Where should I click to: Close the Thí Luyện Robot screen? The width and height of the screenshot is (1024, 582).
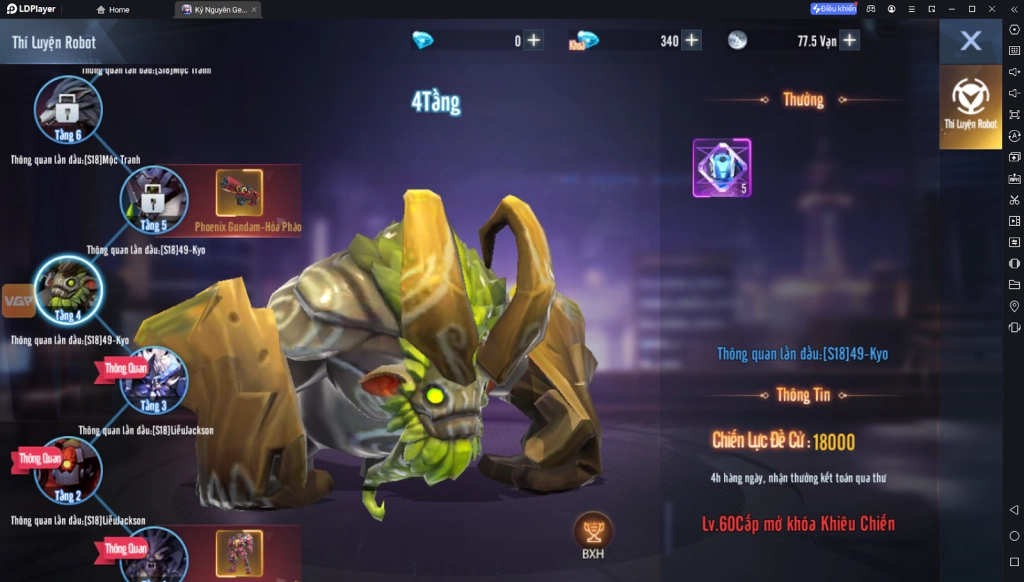[970, 41]
